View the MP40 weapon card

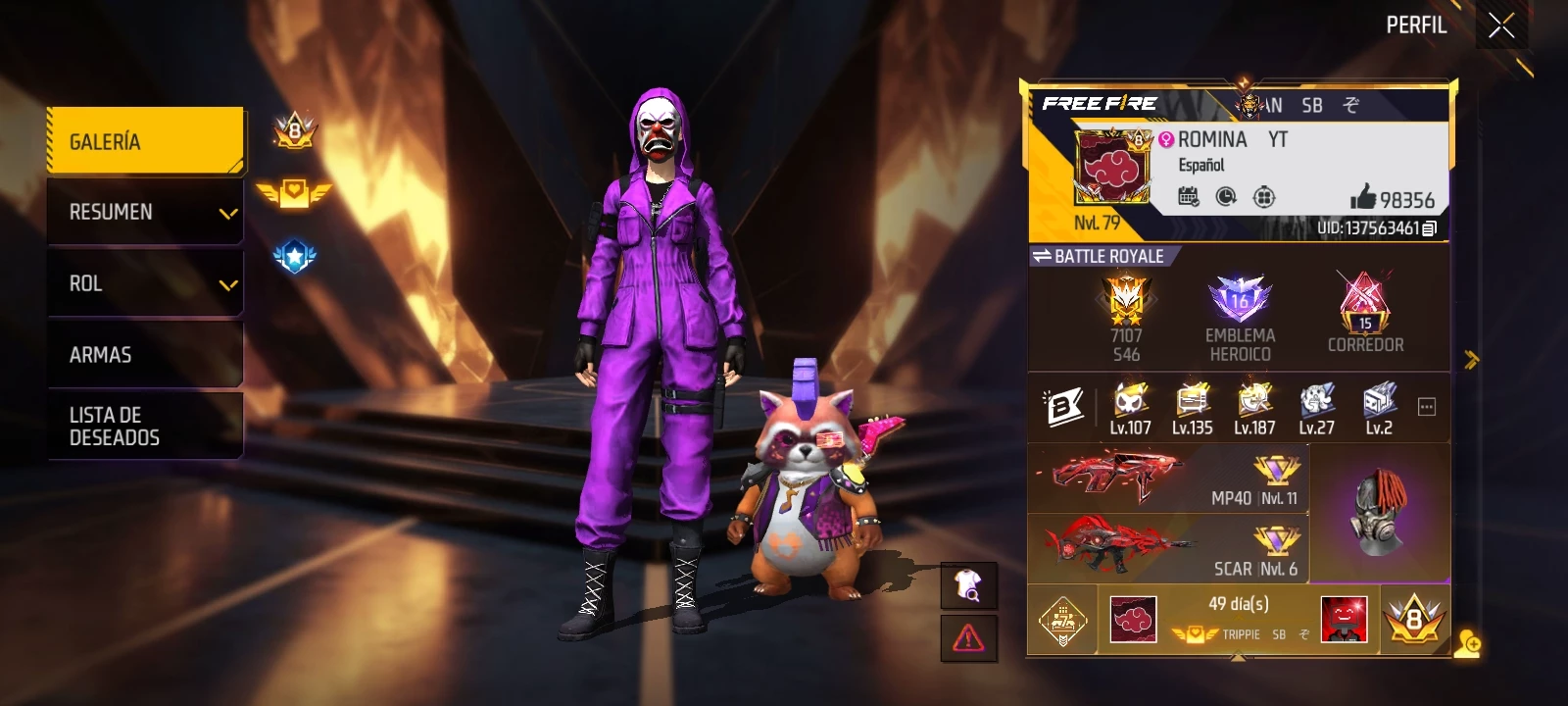pos(1168,479)
